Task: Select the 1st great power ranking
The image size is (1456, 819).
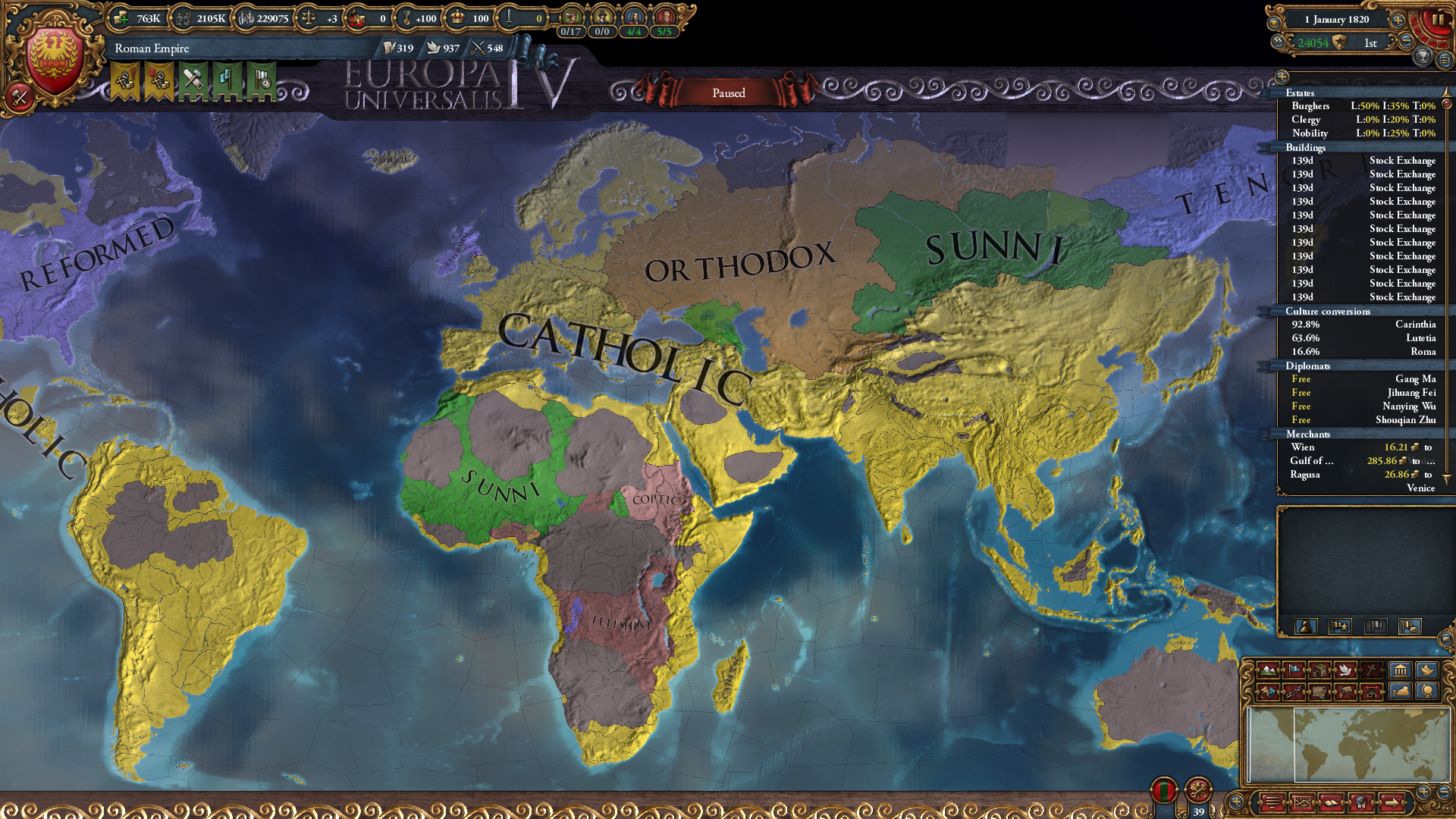Action: coord(1369,44)
